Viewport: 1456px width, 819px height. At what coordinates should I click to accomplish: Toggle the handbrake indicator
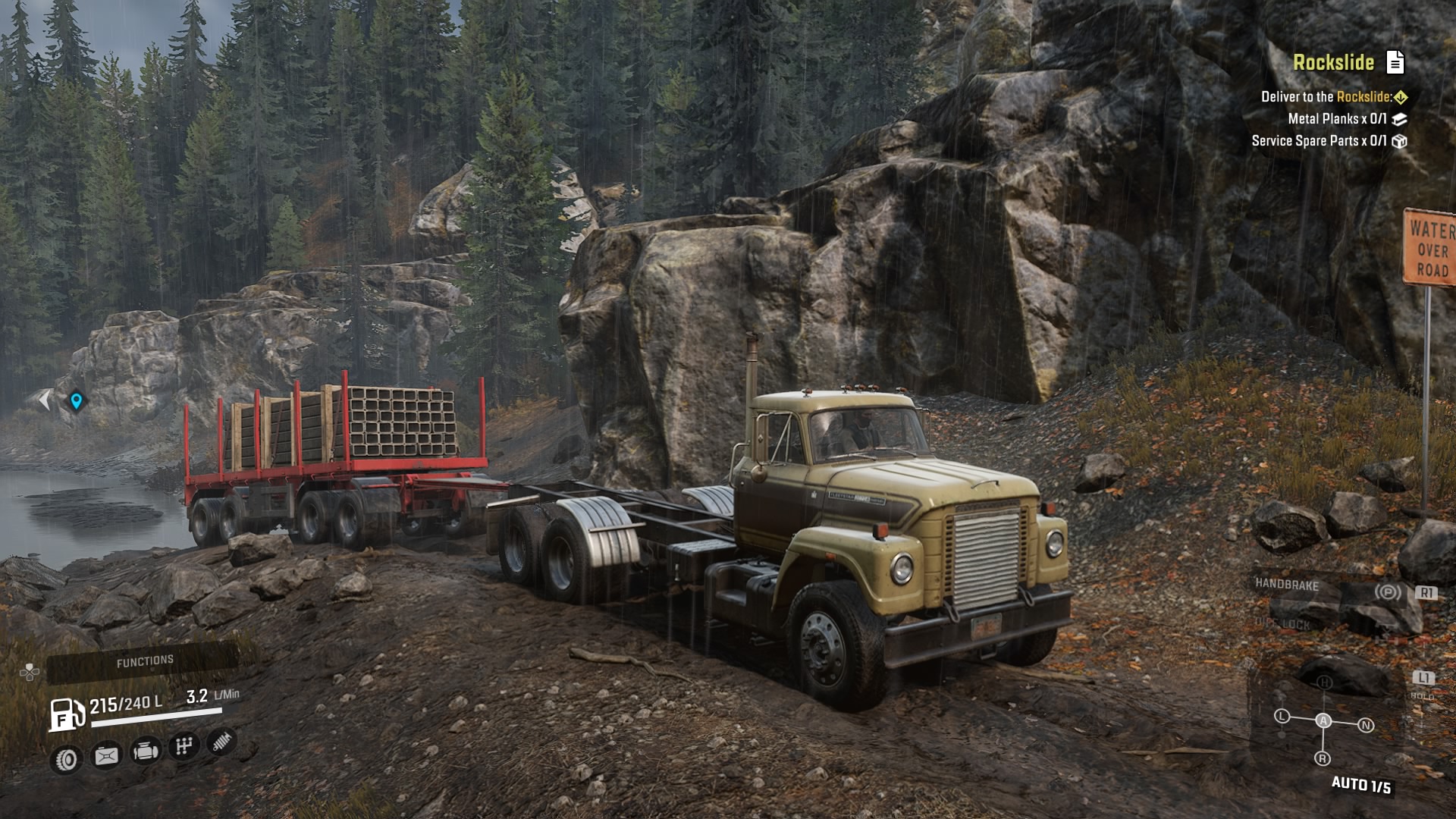(x=1388, y=591)
